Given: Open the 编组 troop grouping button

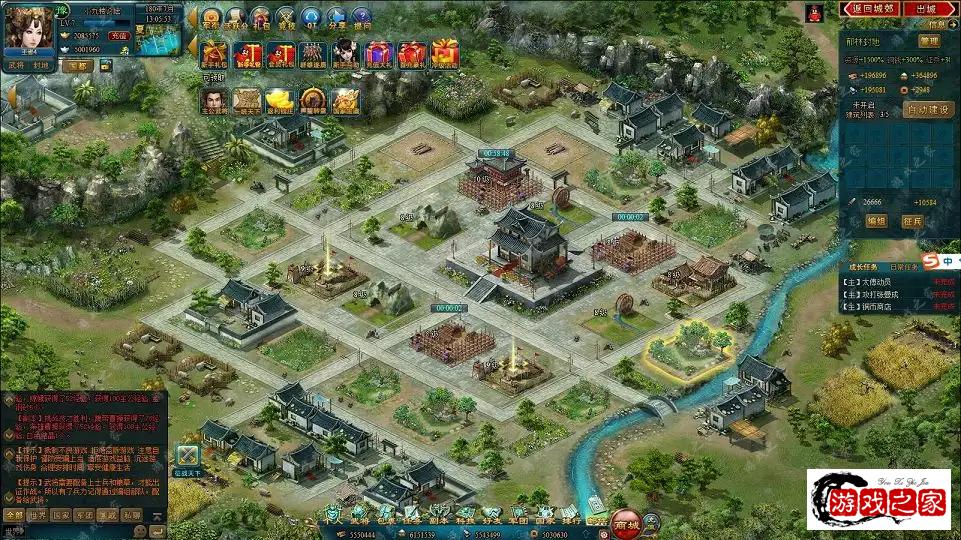Looking at the screenshot, I should pos(876,221).
